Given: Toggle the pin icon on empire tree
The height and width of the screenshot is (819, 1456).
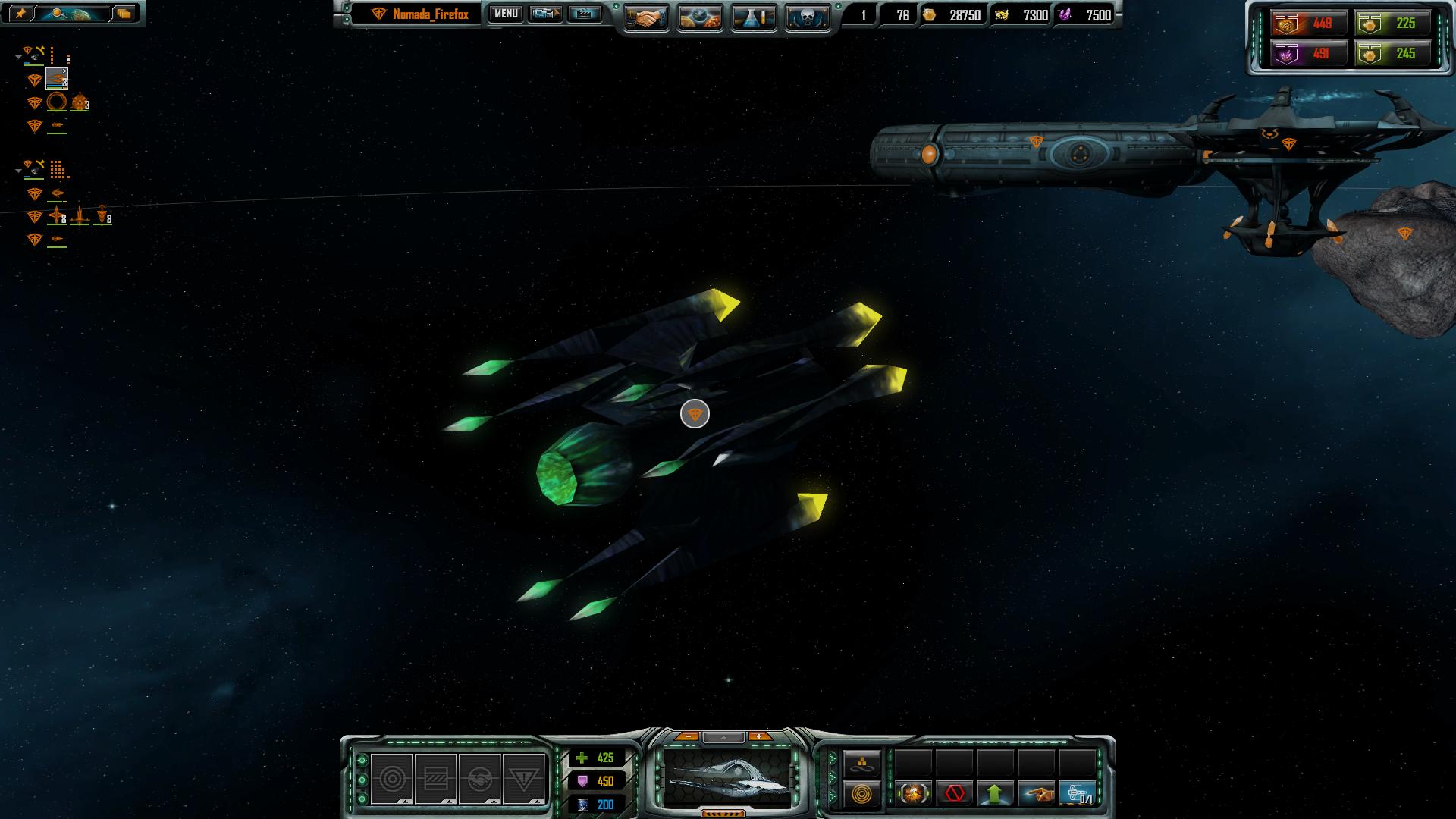Looking at the screenshot, I should pos(20,14).
